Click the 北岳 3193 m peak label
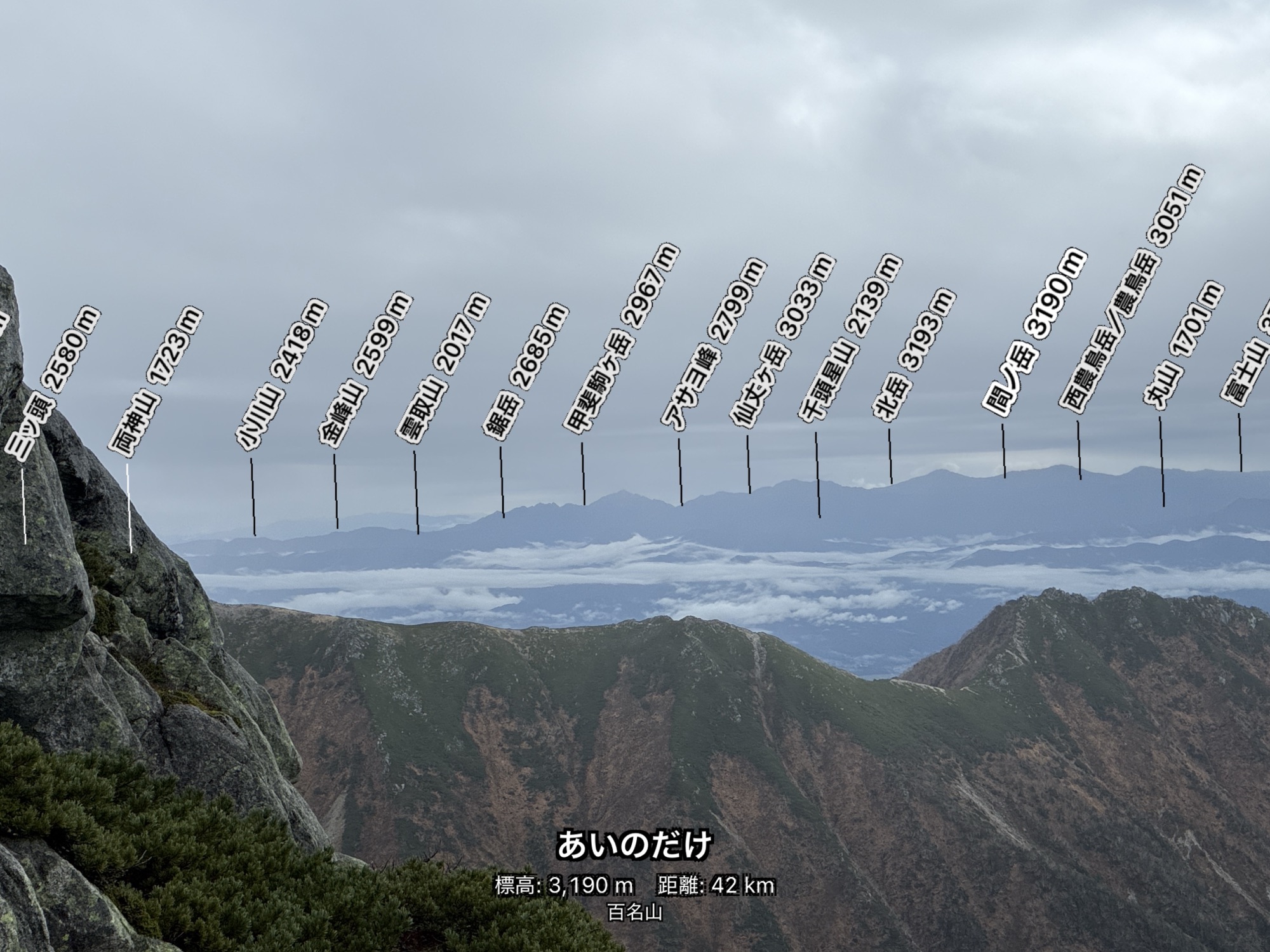Image resolution: width=1270 pixels, height=952 pixels. tap(914, 354)
